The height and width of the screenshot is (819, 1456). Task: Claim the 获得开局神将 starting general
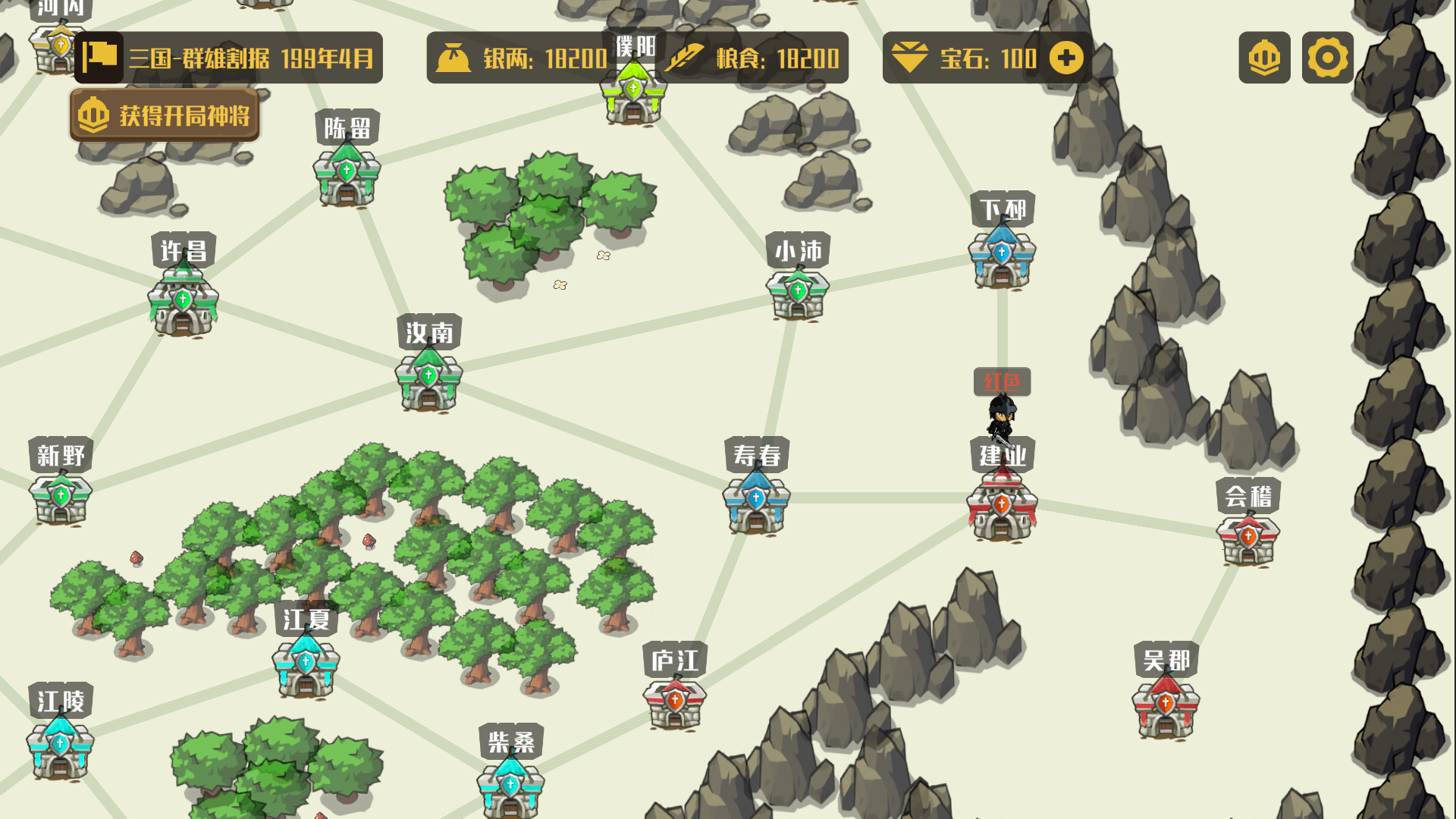pos(165,115)
